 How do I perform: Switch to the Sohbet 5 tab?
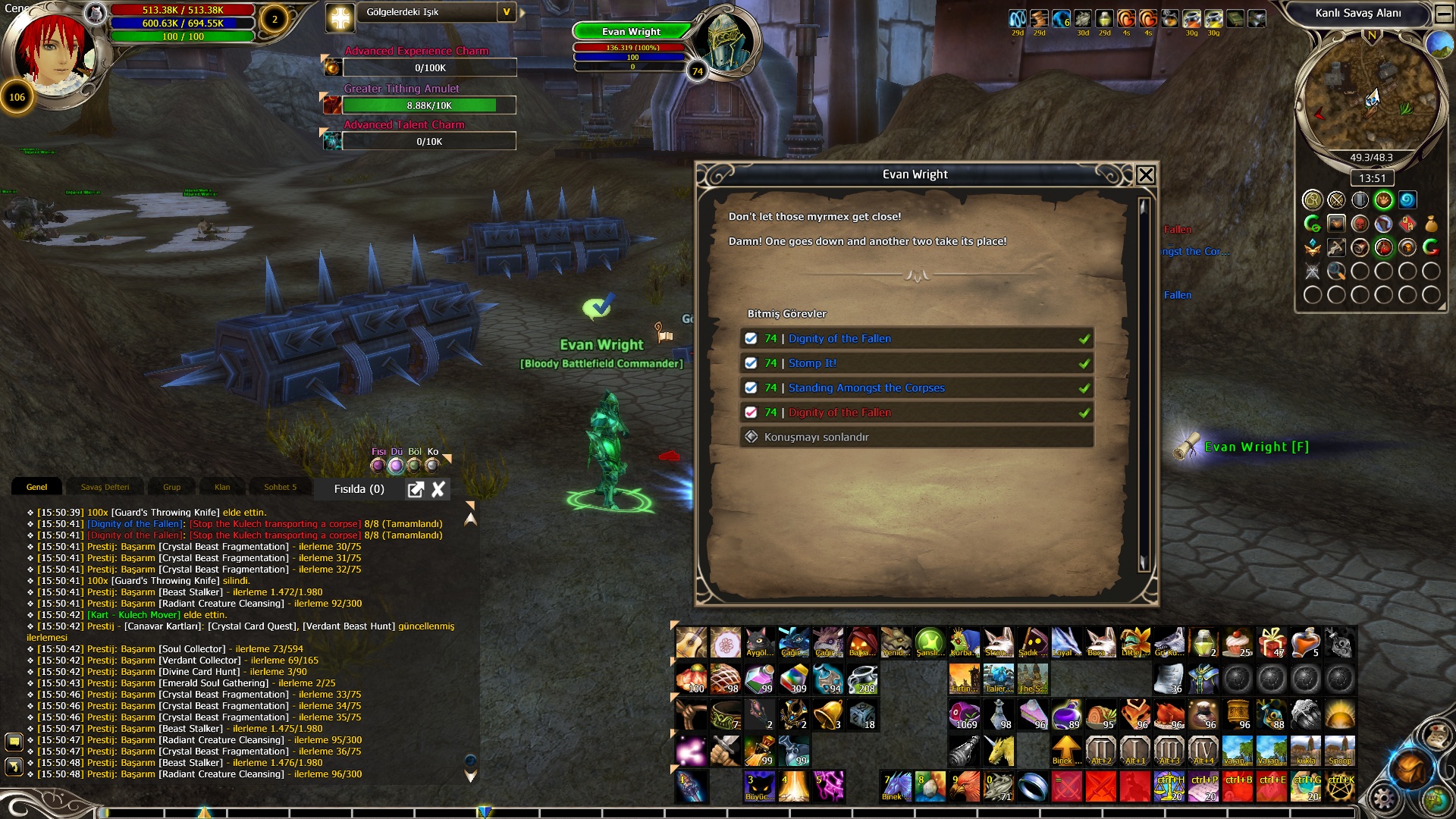click(x=280, y=488)
